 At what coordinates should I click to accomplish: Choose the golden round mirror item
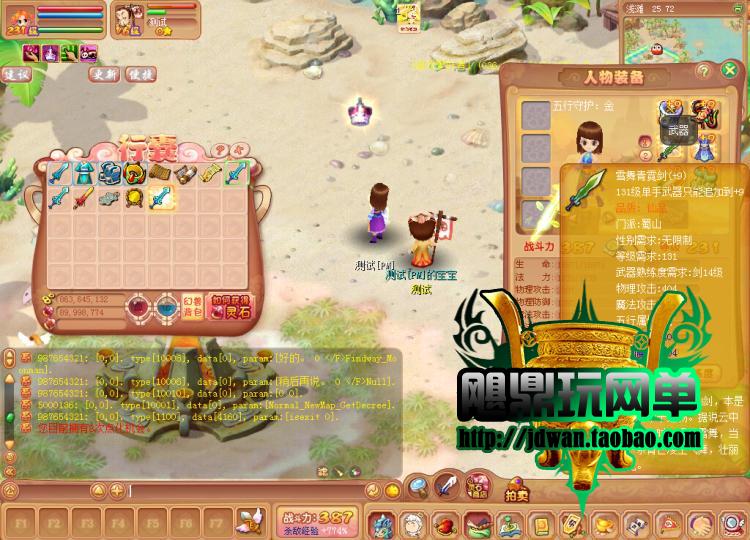click(133, 197)
